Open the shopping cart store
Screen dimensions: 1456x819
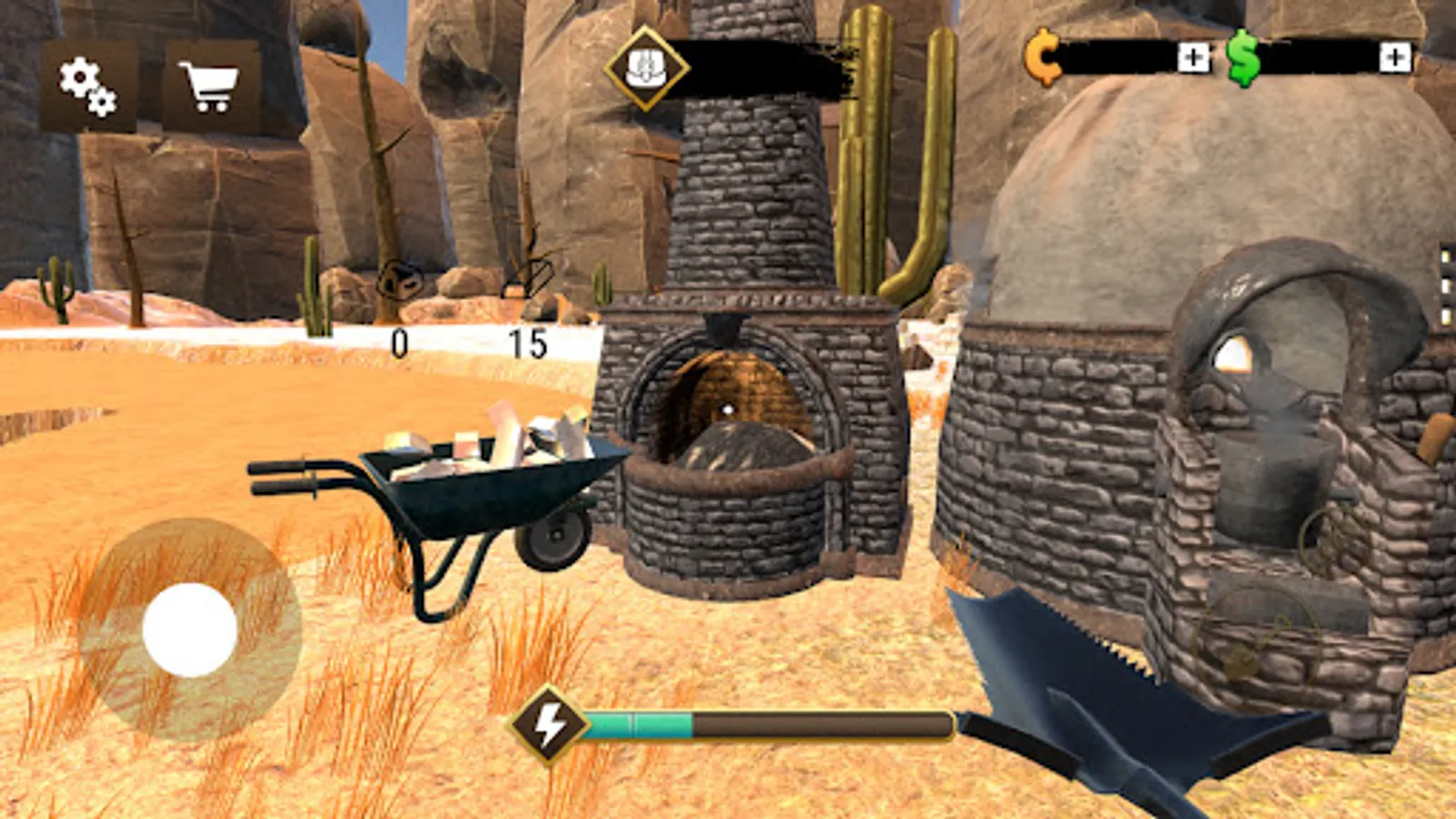[209, 86]
